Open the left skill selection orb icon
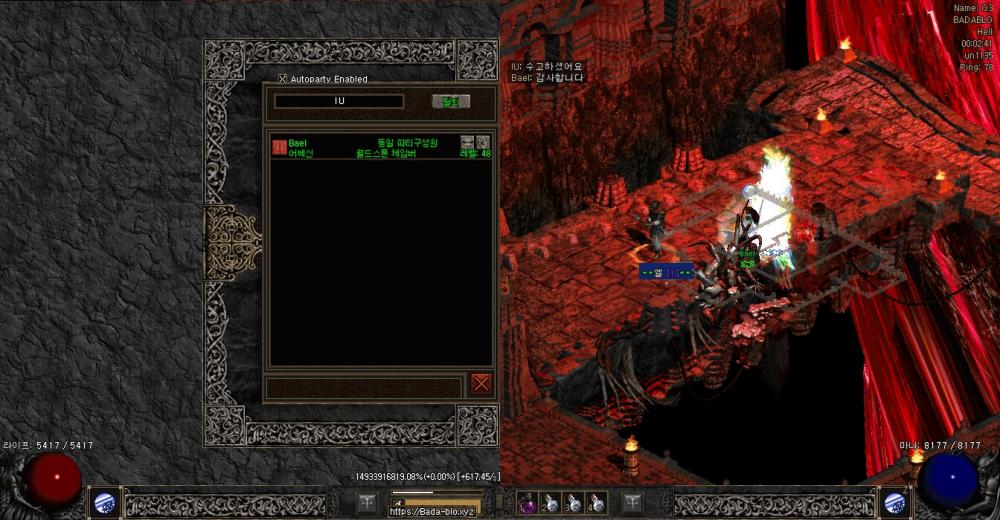 pos(105,503)
